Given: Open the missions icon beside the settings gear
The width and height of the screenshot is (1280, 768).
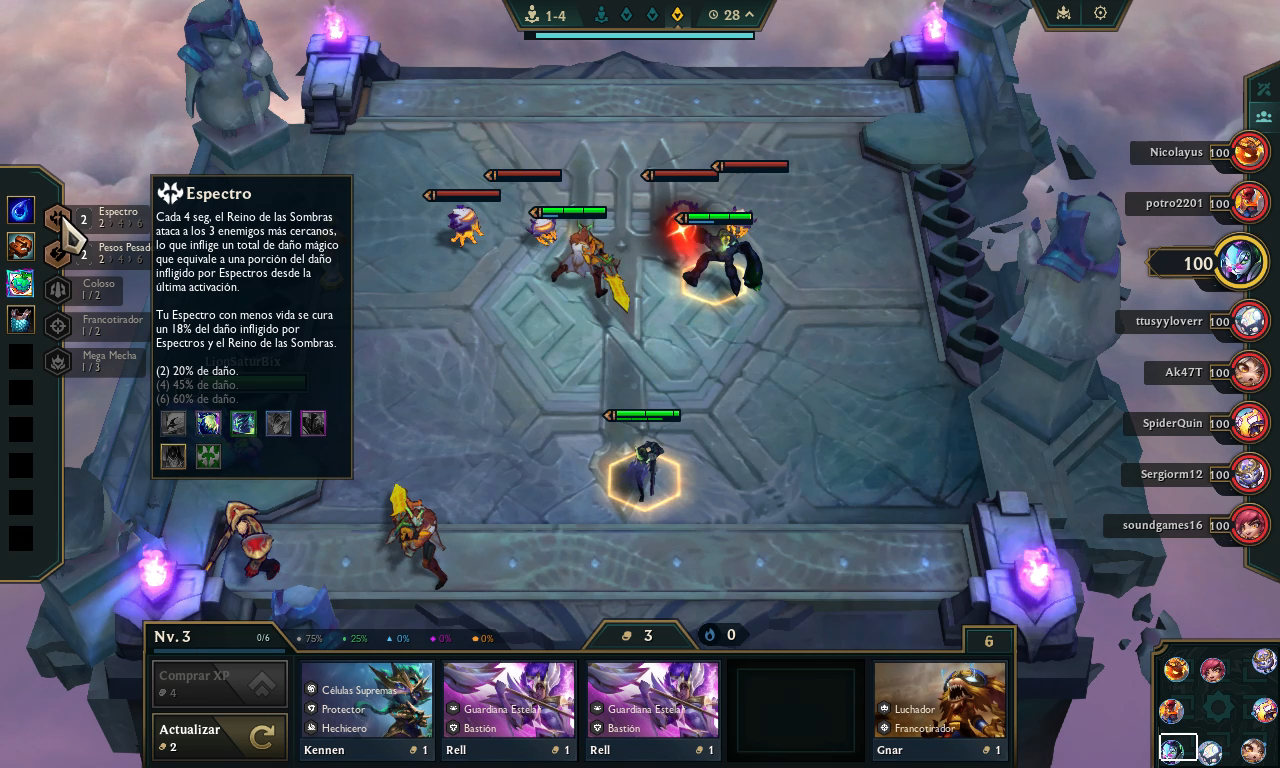Looking at the screenshot, I should point(1063,13).
